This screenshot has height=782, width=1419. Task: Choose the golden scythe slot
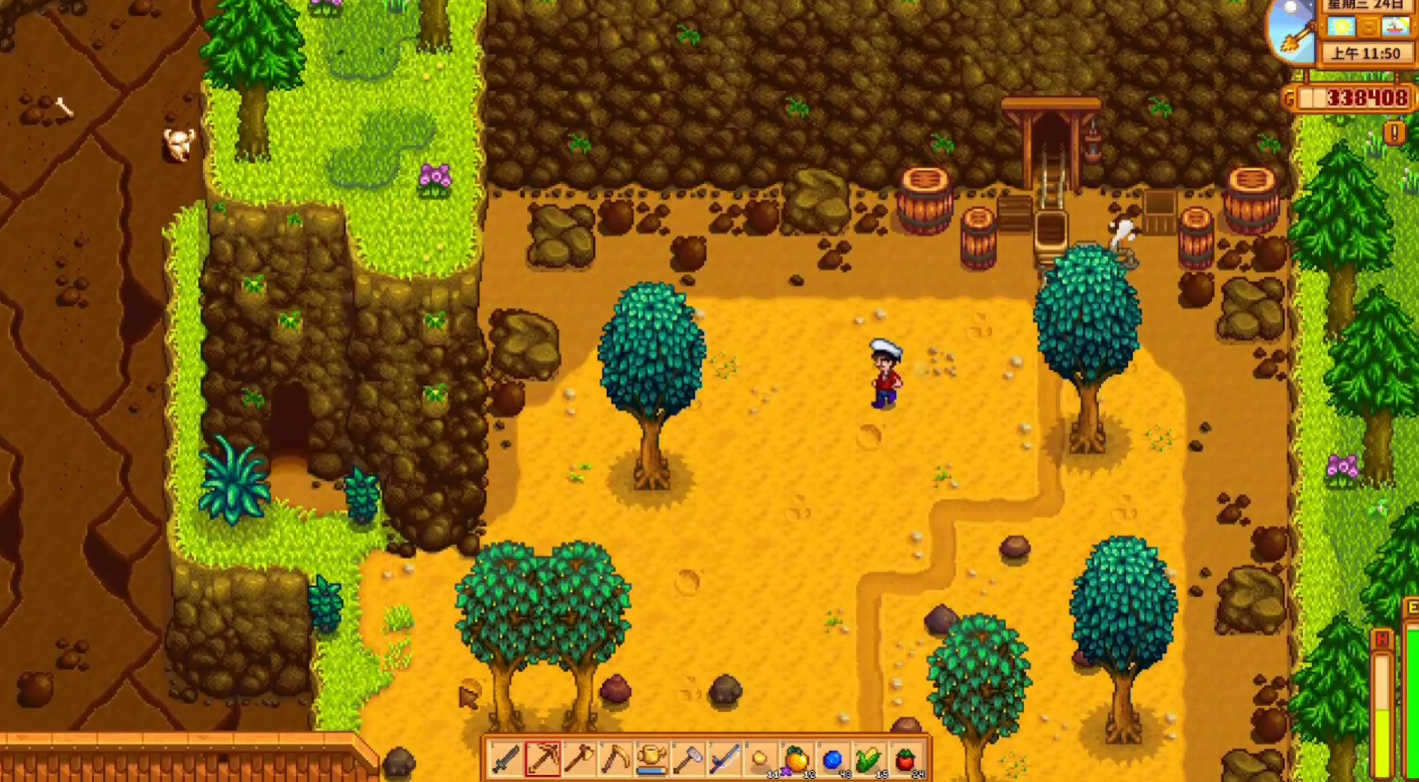pos(615,759)
